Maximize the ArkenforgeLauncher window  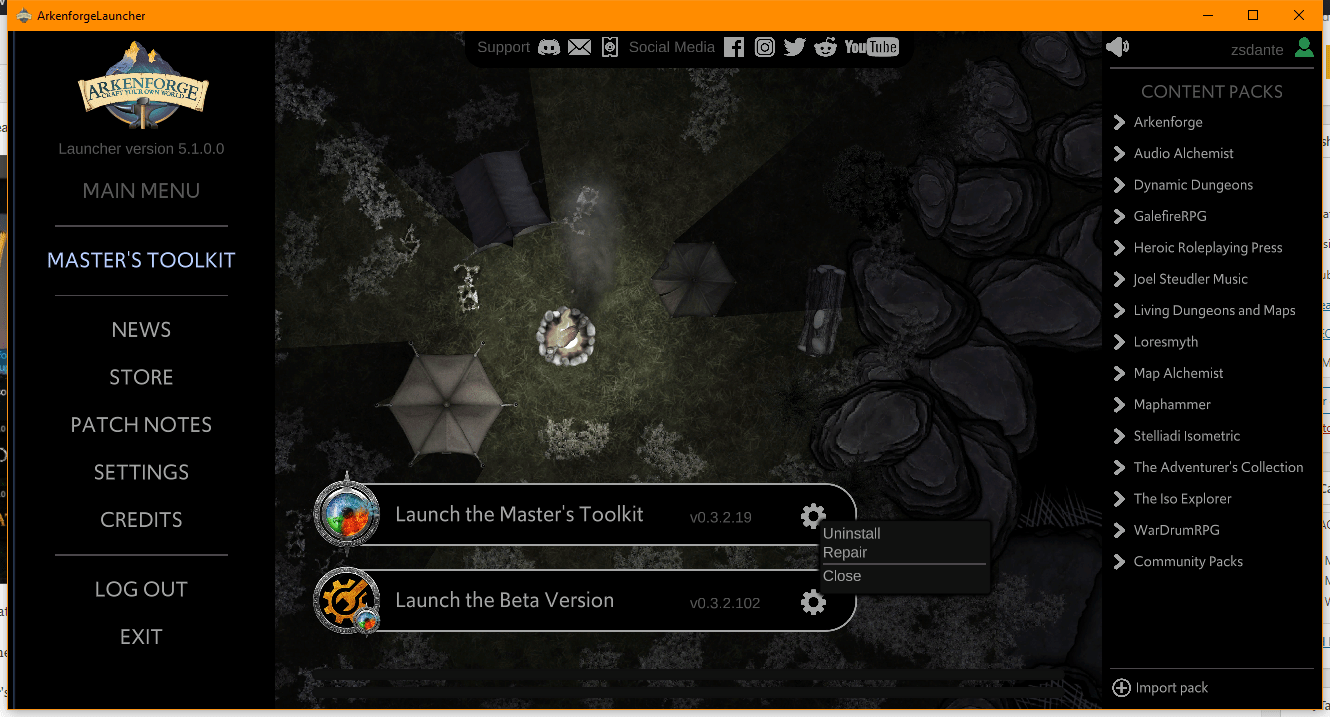(1253, 15)
